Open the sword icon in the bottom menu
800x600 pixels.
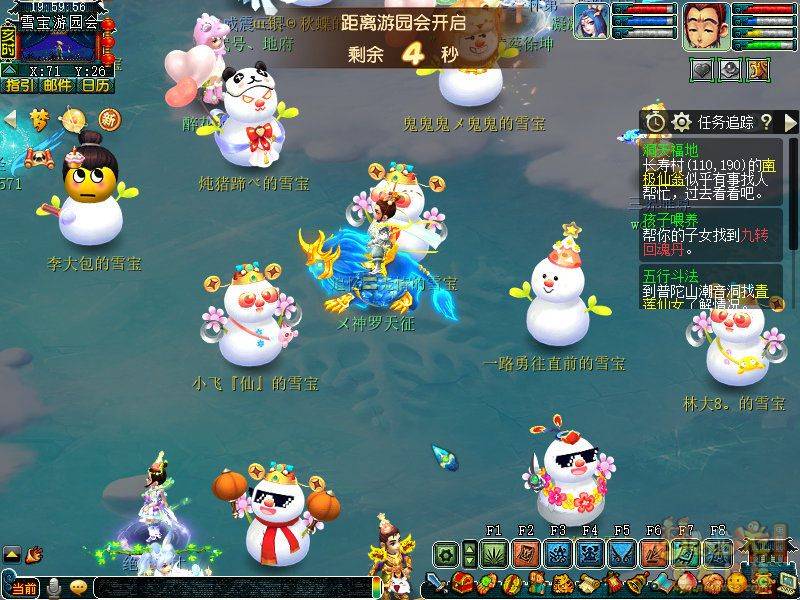point(437,583)
